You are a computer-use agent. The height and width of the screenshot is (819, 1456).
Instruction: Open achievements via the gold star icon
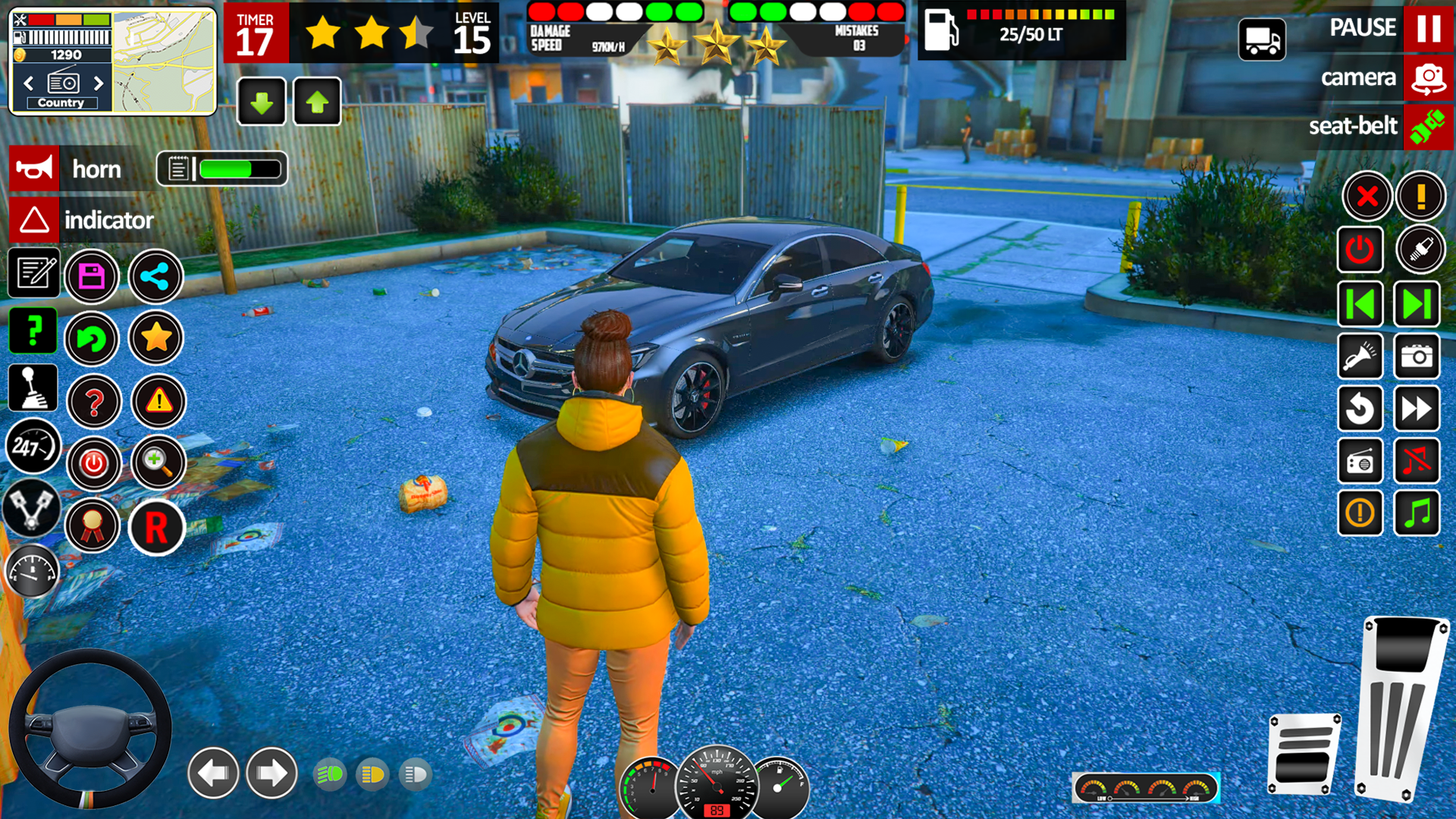pyautogui.click(x=155, y=339)
